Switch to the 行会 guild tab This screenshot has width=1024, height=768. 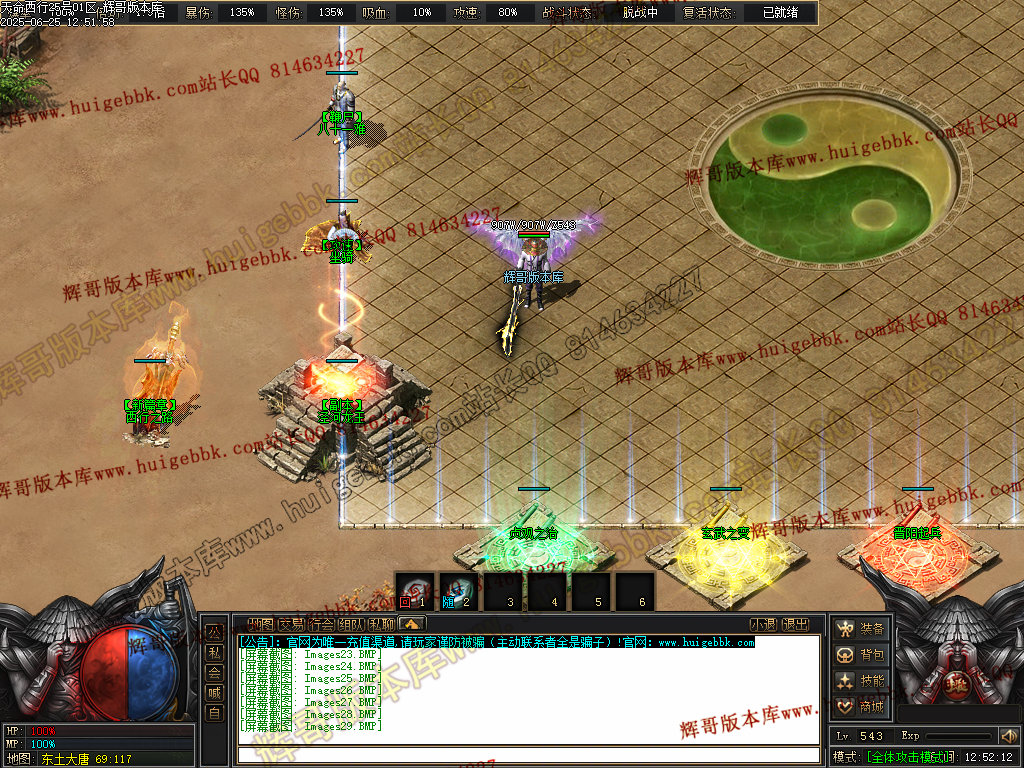tap(321, 624)
